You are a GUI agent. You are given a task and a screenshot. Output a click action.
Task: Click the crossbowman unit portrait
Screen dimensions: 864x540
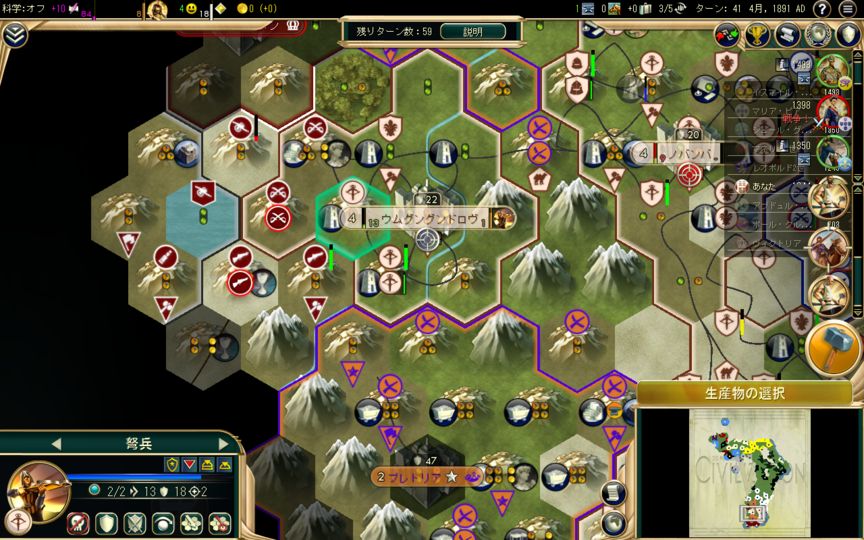[38, 488]
